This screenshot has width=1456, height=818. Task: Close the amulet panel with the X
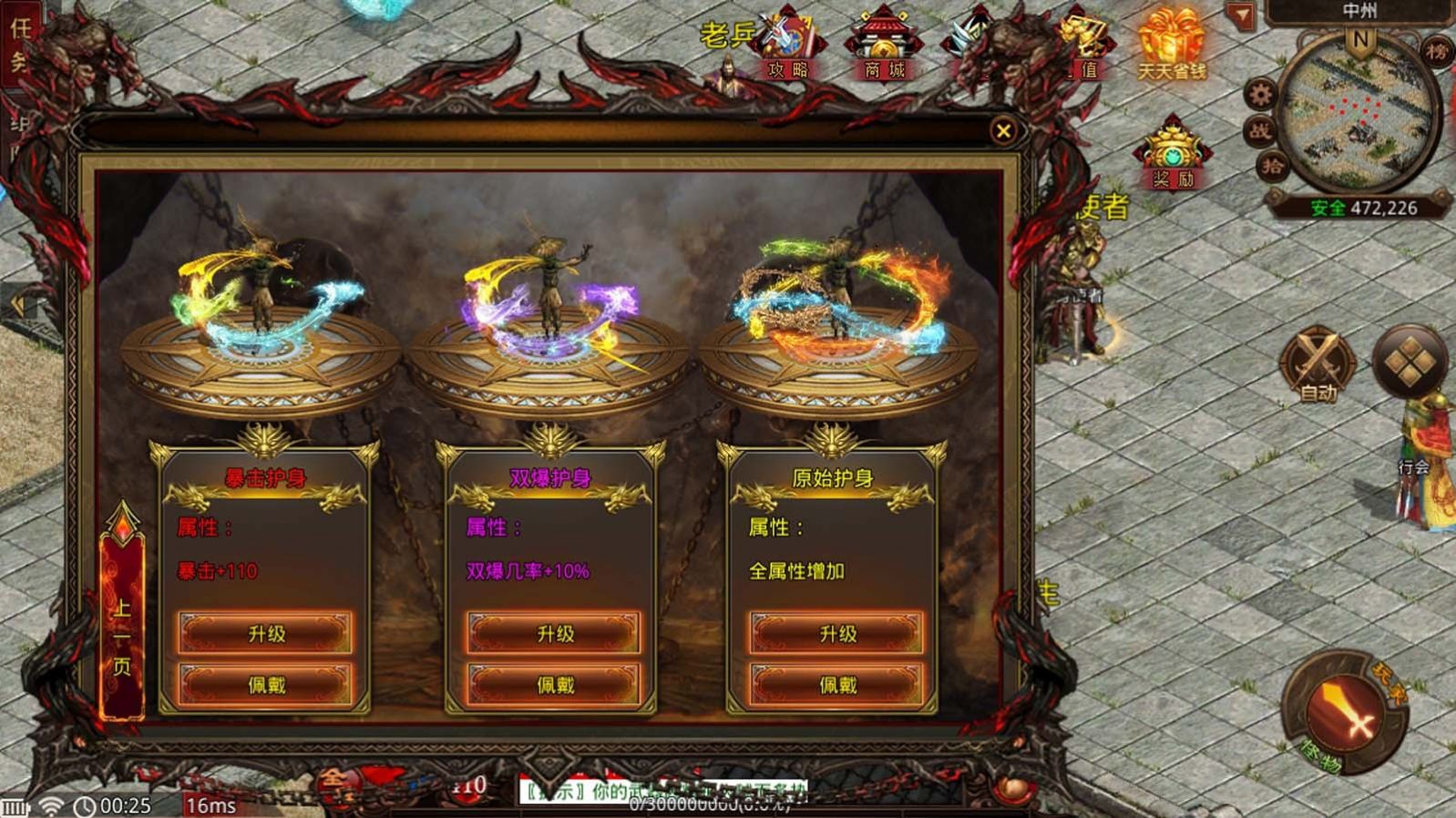[1003, 131]
